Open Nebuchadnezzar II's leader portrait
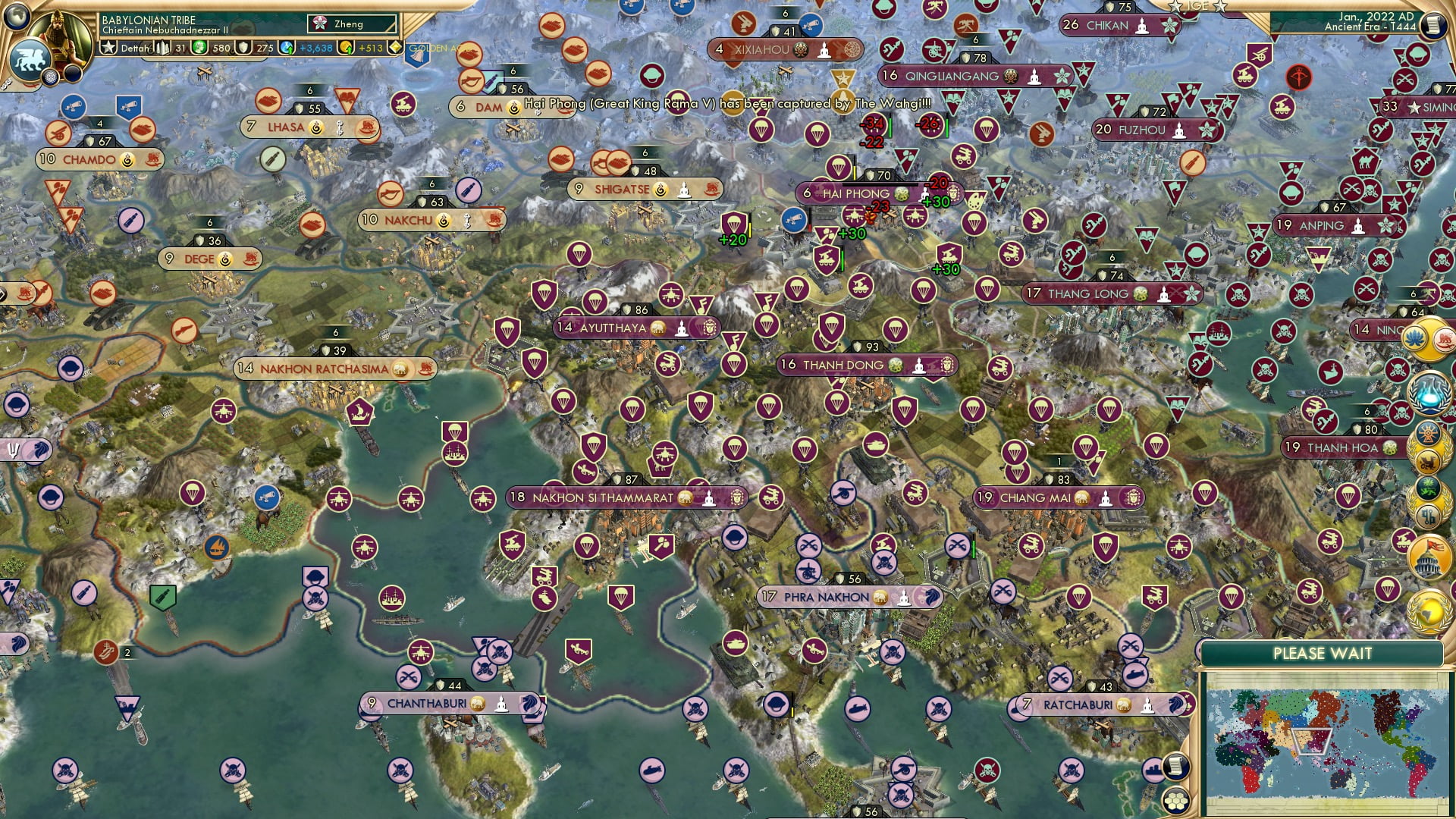 [58, 33]
